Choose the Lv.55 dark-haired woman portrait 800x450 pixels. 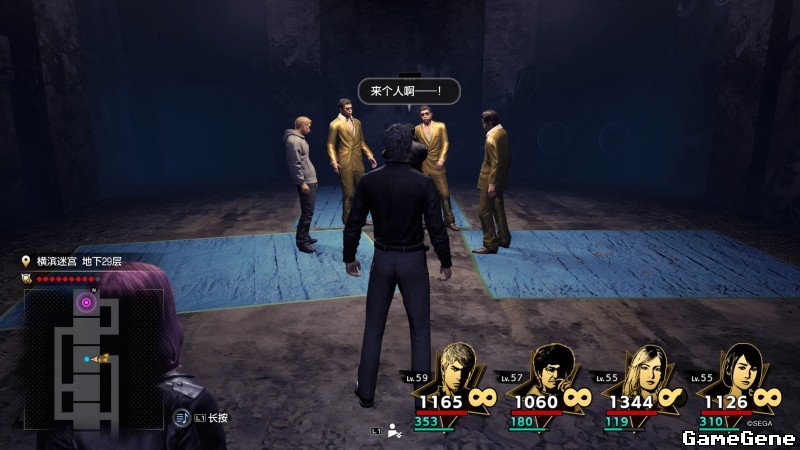pyautogui.click(x=739, y=368)
